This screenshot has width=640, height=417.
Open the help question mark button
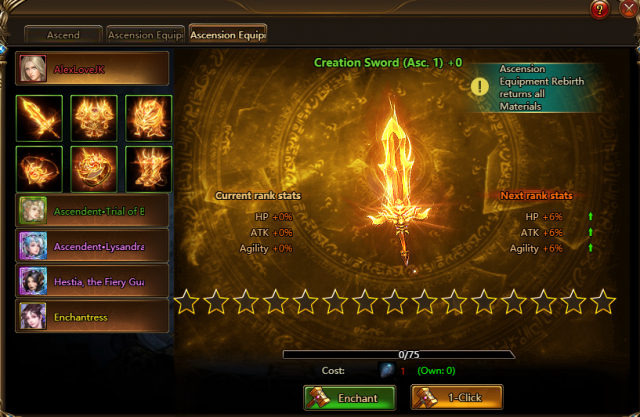pyautogui.click(x=600, y=10)
